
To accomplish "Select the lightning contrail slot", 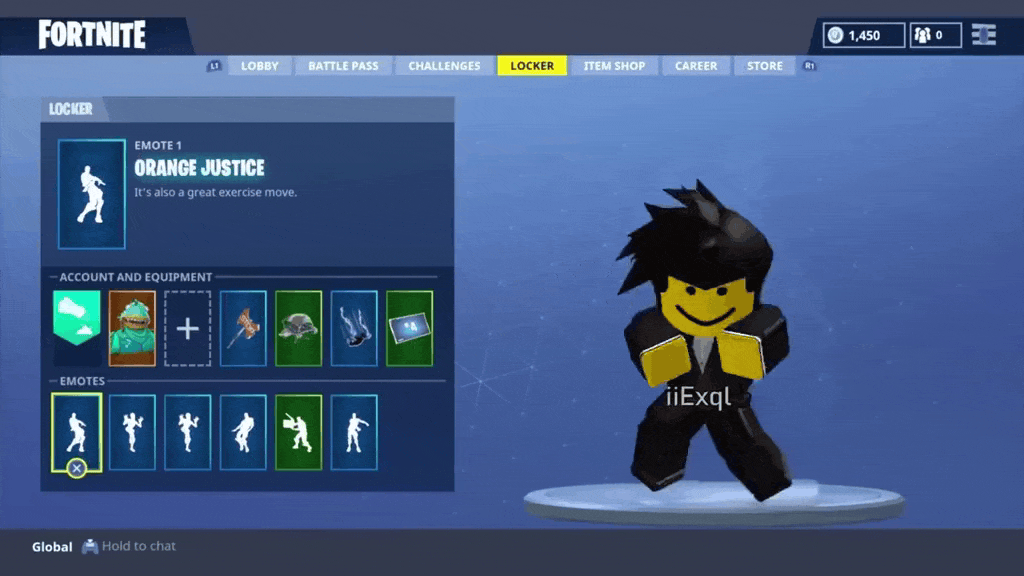I will pos(354,328).
